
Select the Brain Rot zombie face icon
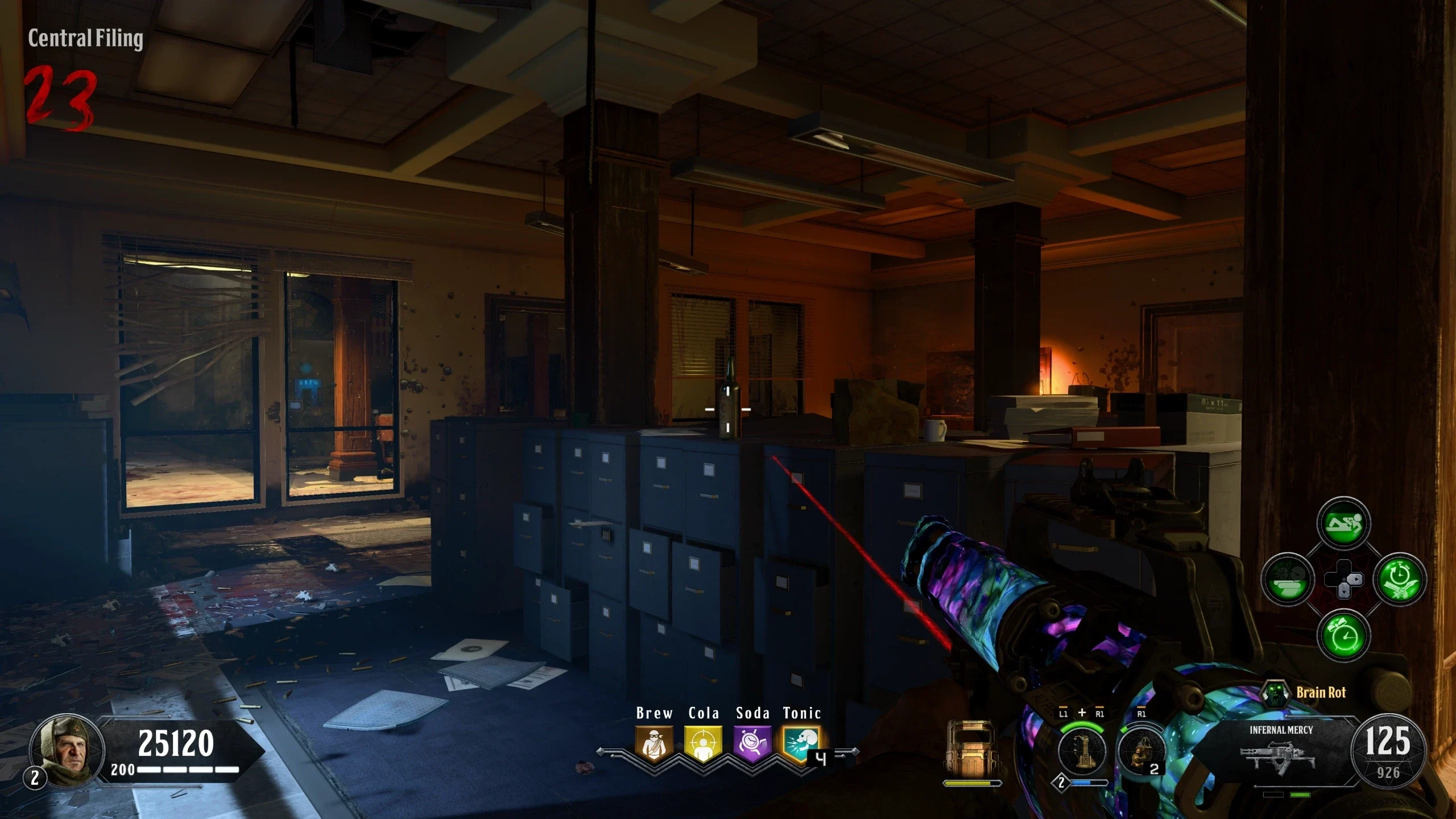click(x=1275, y=693)
